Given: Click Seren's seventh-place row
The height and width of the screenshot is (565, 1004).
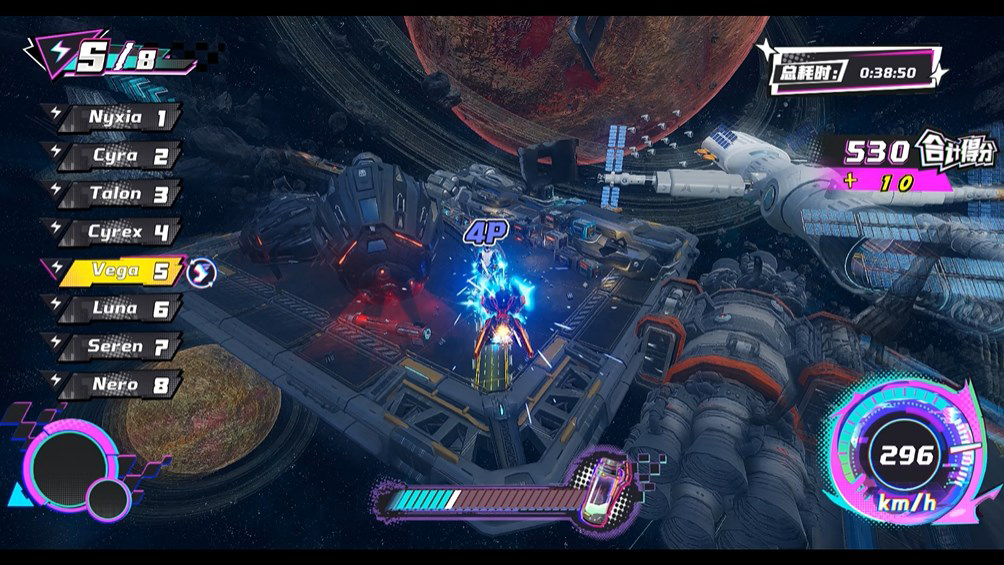Looking at the screenshot, I should coord(118,347).
